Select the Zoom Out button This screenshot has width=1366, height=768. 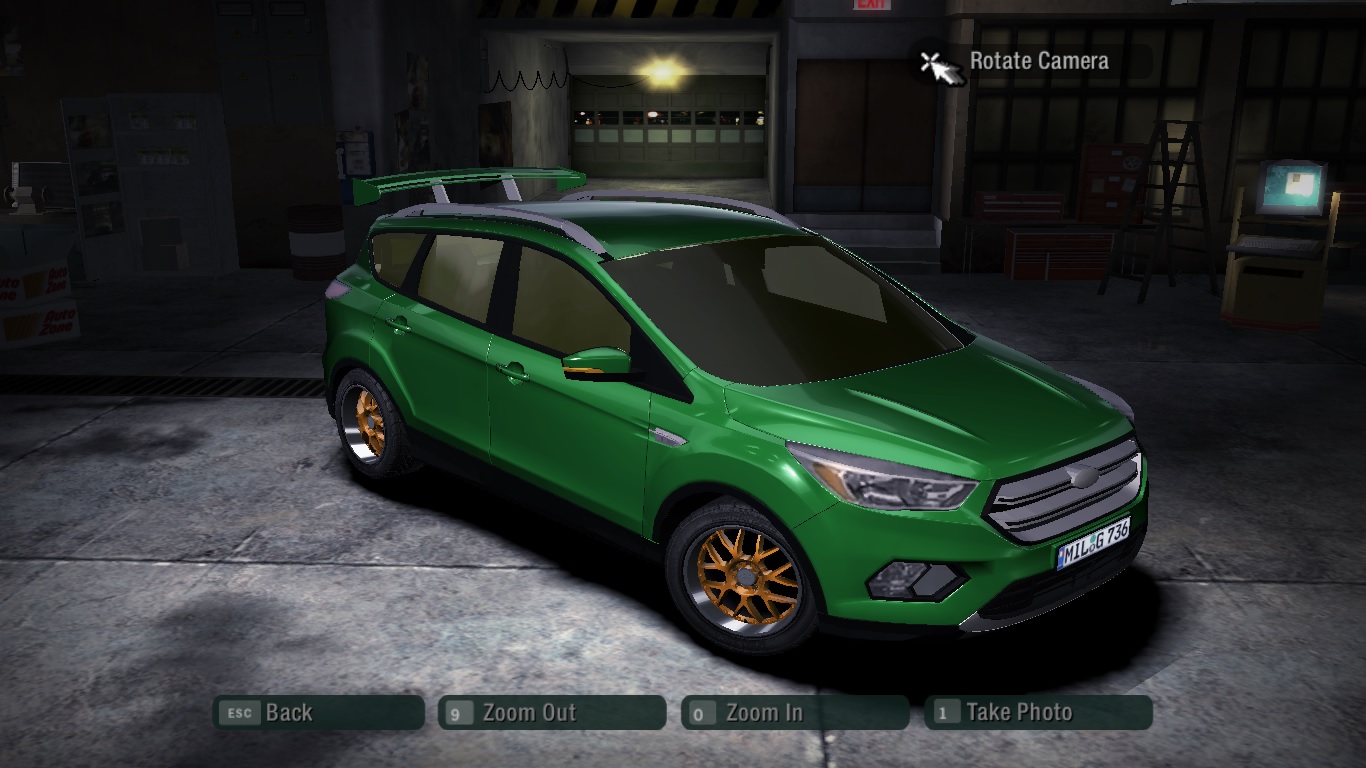coord(551,713)
